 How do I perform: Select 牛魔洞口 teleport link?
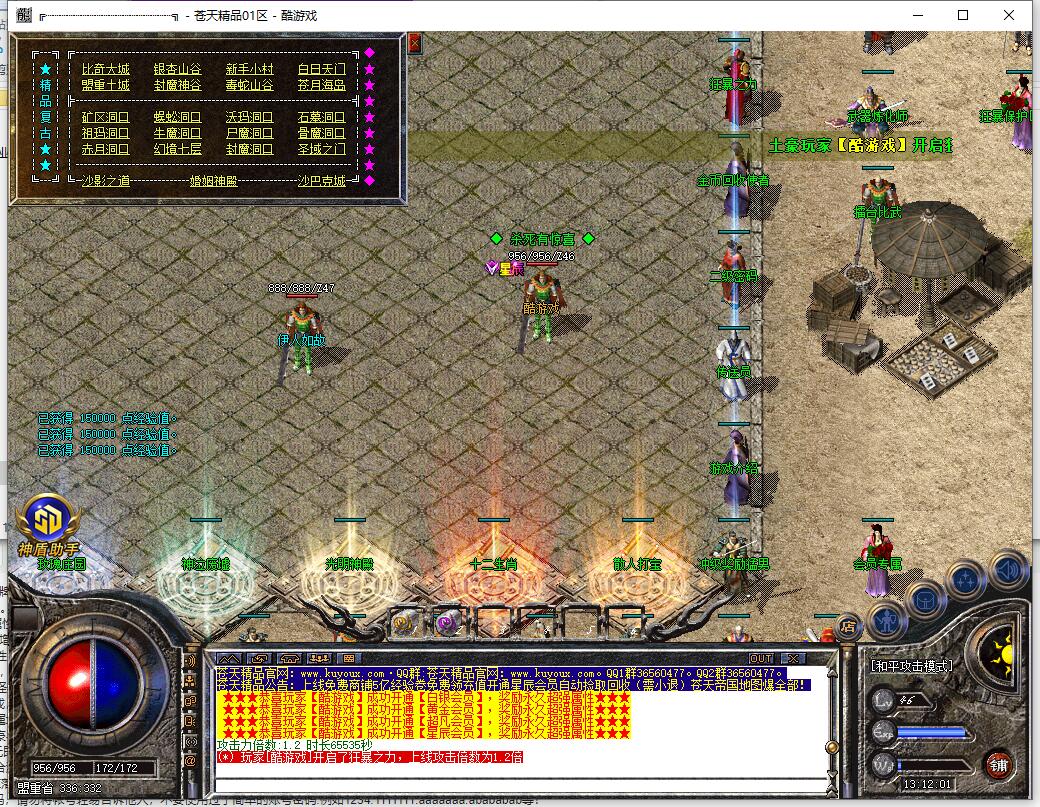point(177,133)
